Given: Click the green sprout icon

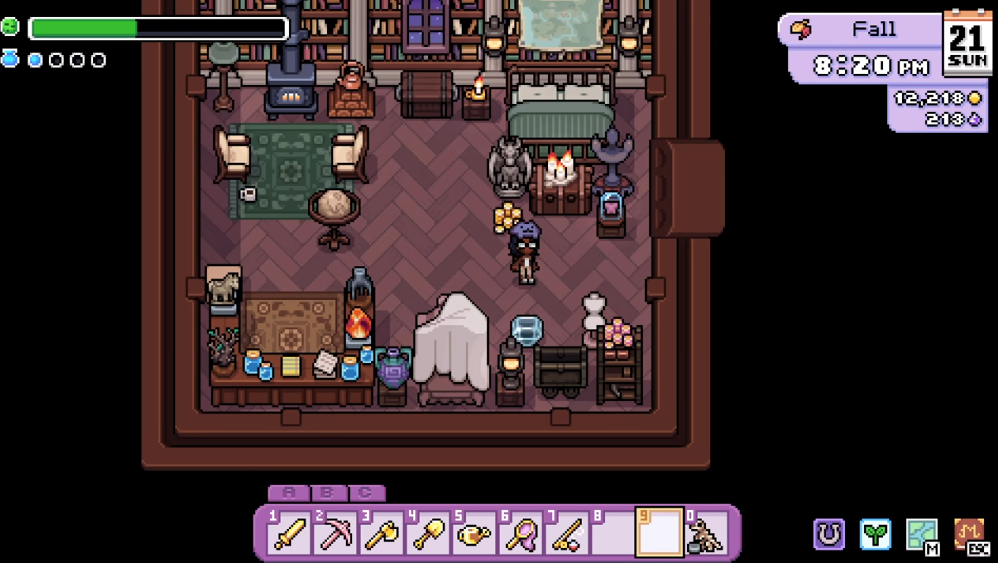Looking at the screenshot, I should tap(876, 534).
